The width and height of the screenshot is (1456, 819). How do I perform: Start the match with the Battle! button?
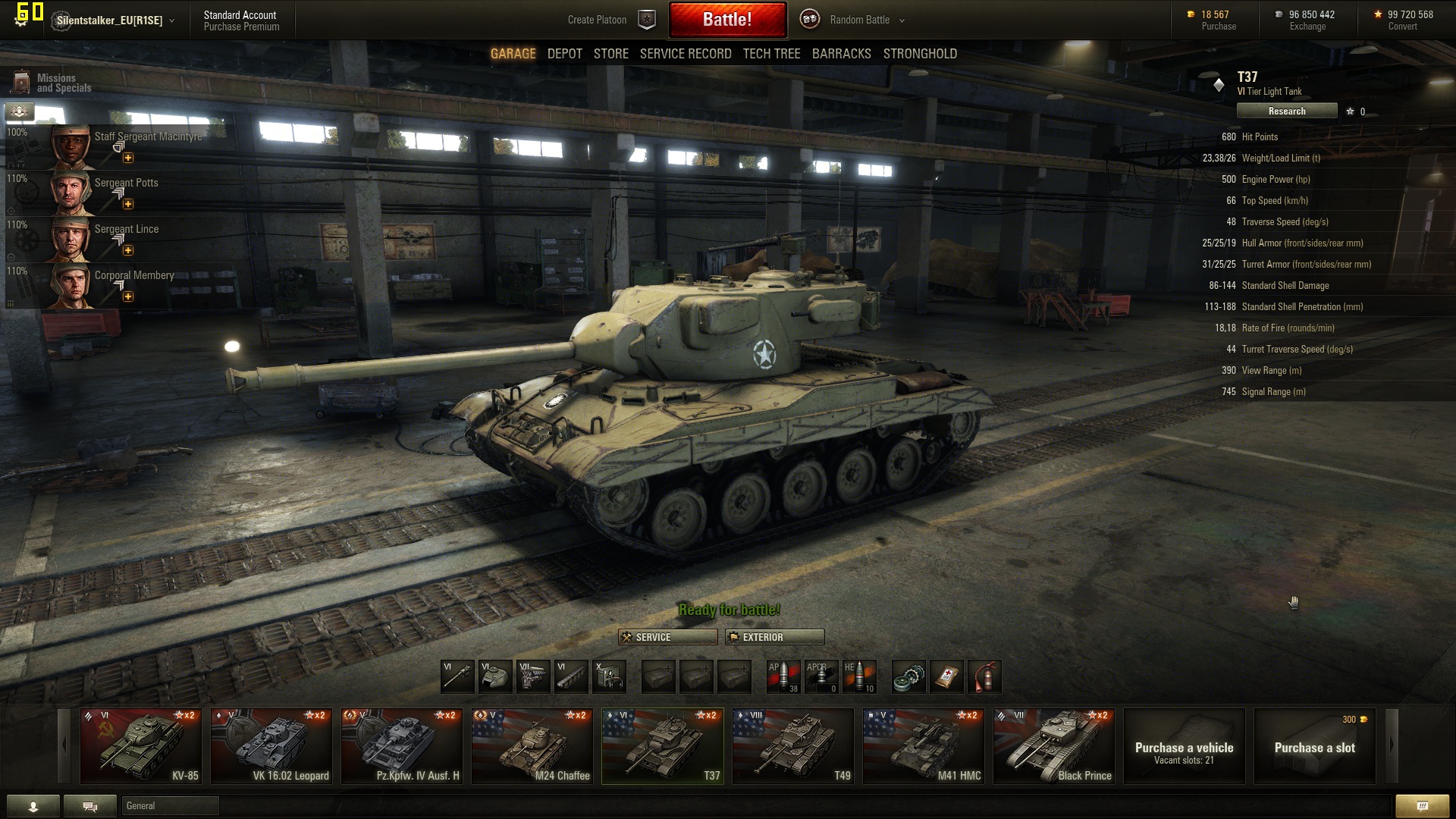pyautogui.click(x=726, y=20)
